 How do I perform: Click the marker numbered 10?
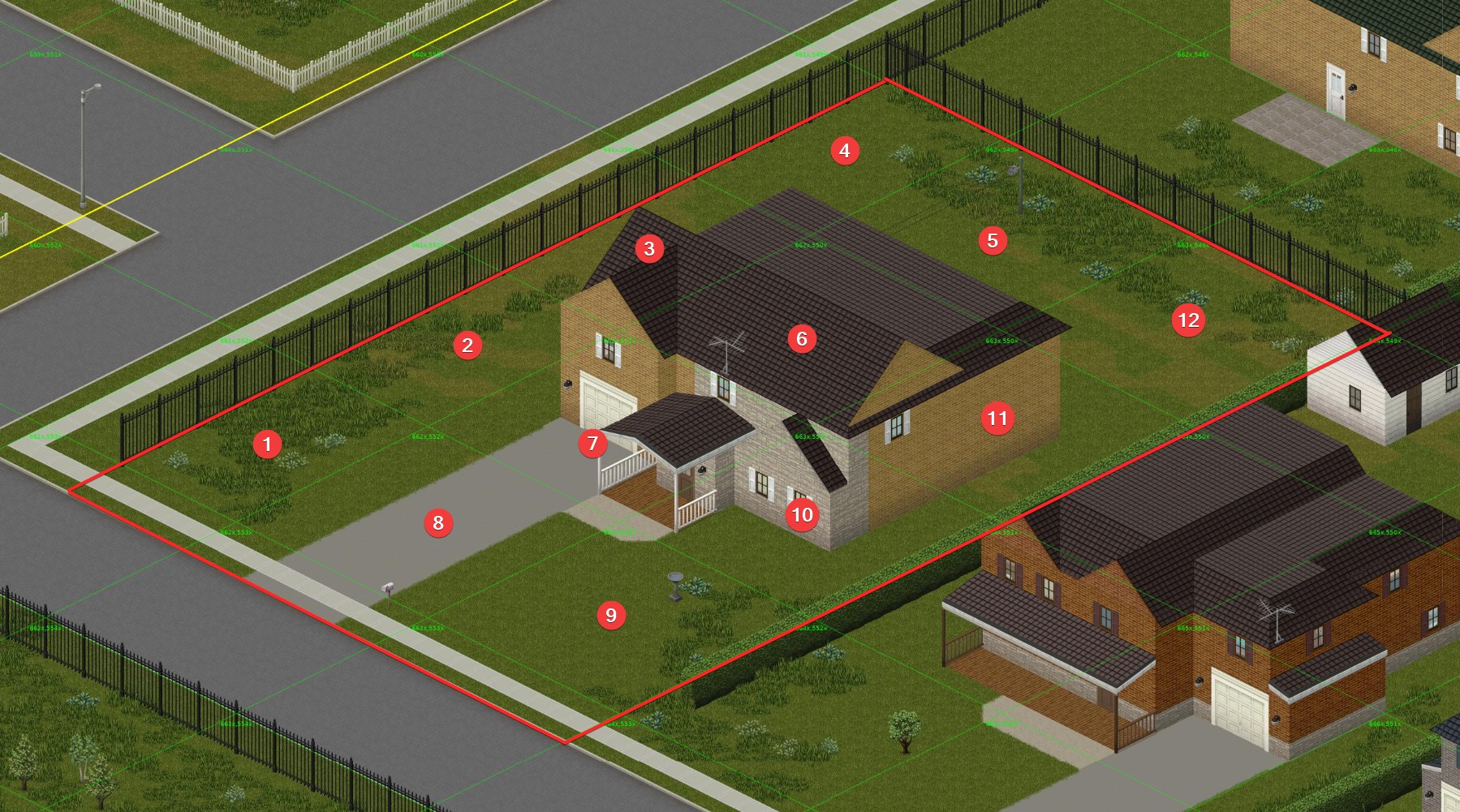click(x=802, y=514)
